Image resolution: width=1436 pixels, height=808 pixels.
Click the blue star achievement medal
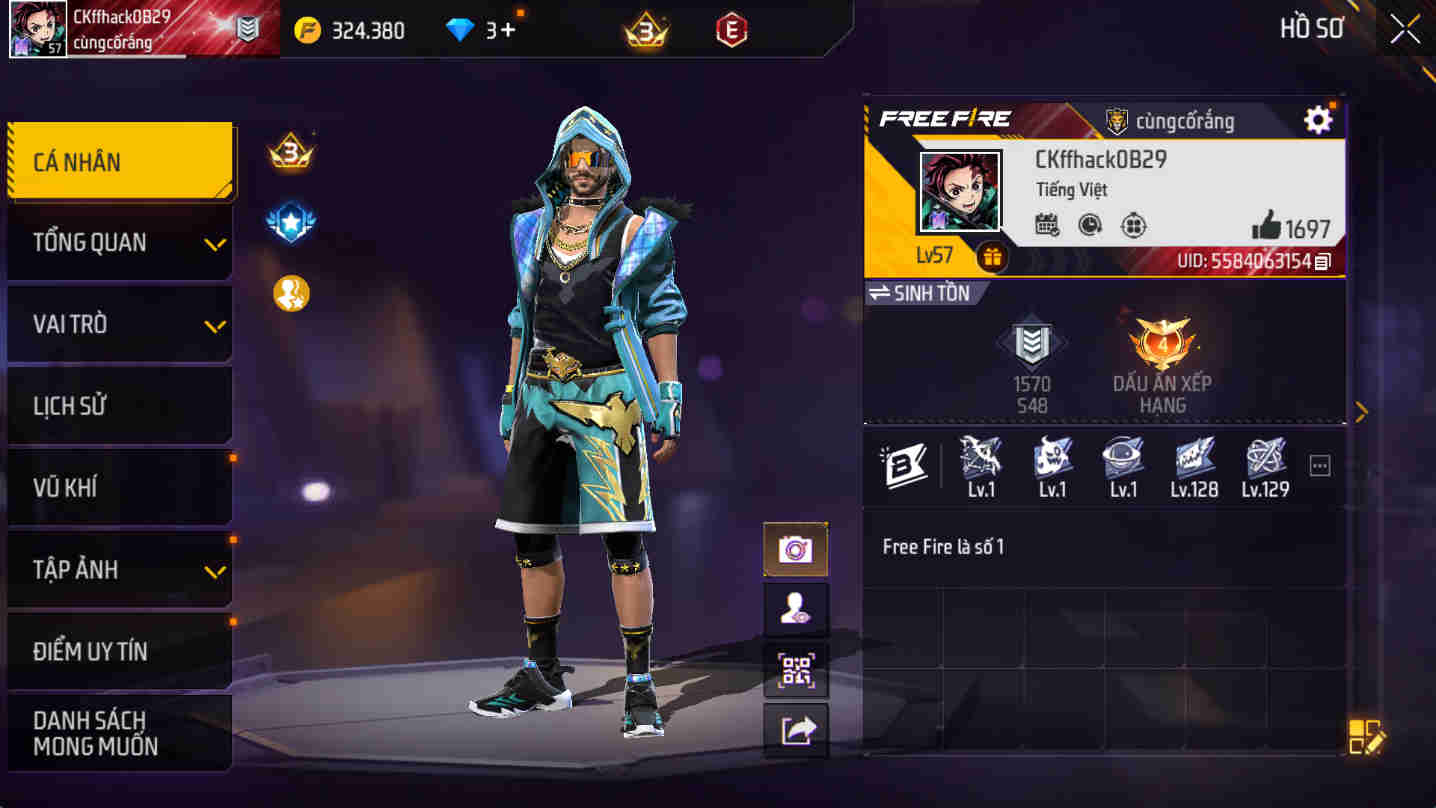pyautogui.click(x=291, y=223)
